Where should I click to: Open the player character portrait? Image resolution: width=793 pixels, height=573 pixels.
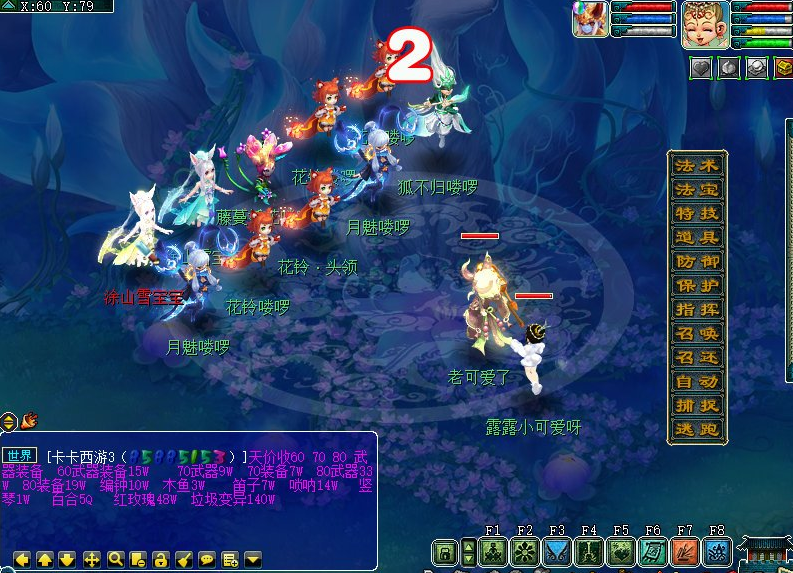[705, 24]
